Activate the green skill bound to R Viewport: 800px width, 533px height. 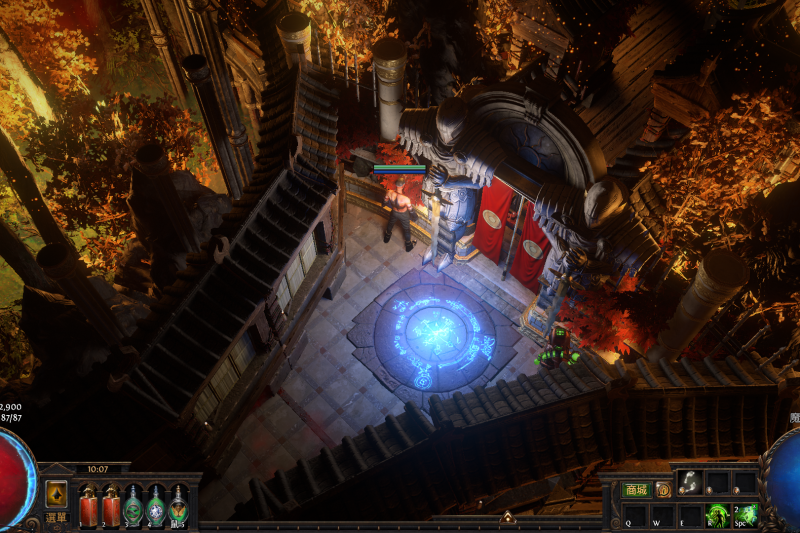[717, 514]
